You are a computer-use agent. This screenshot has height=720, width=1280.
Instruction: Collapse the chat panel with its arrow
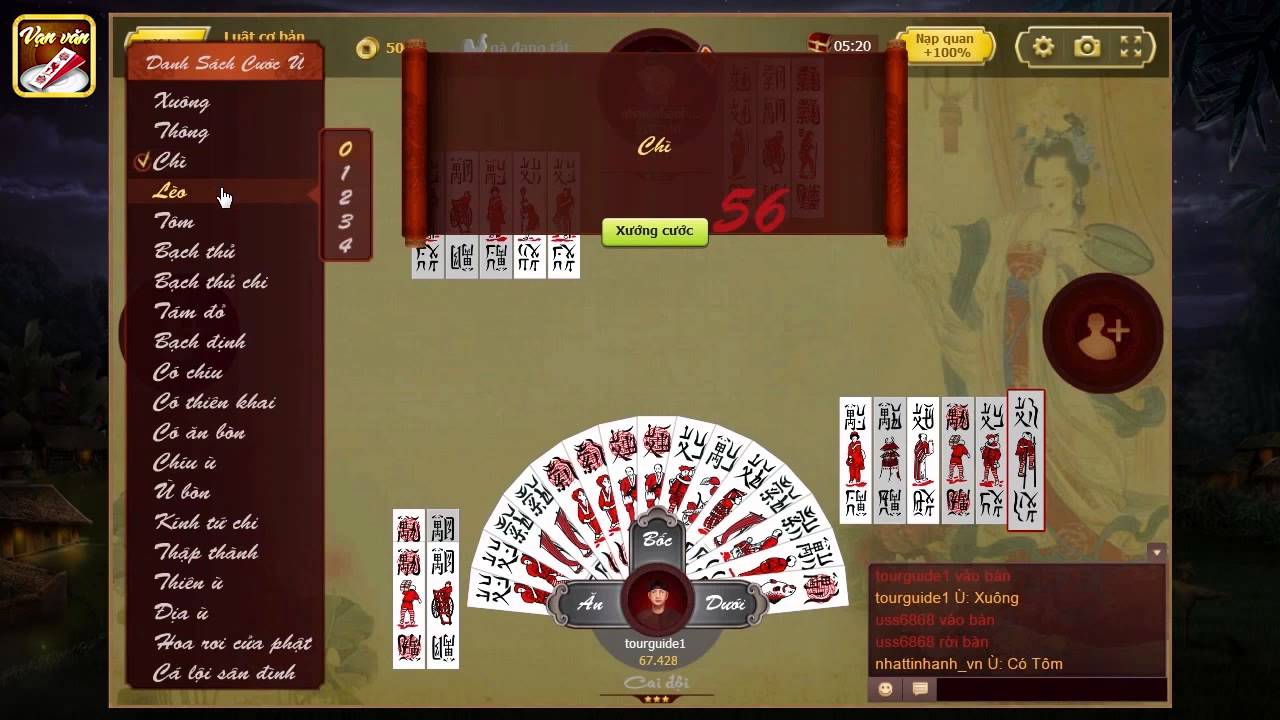(1156, 551)
